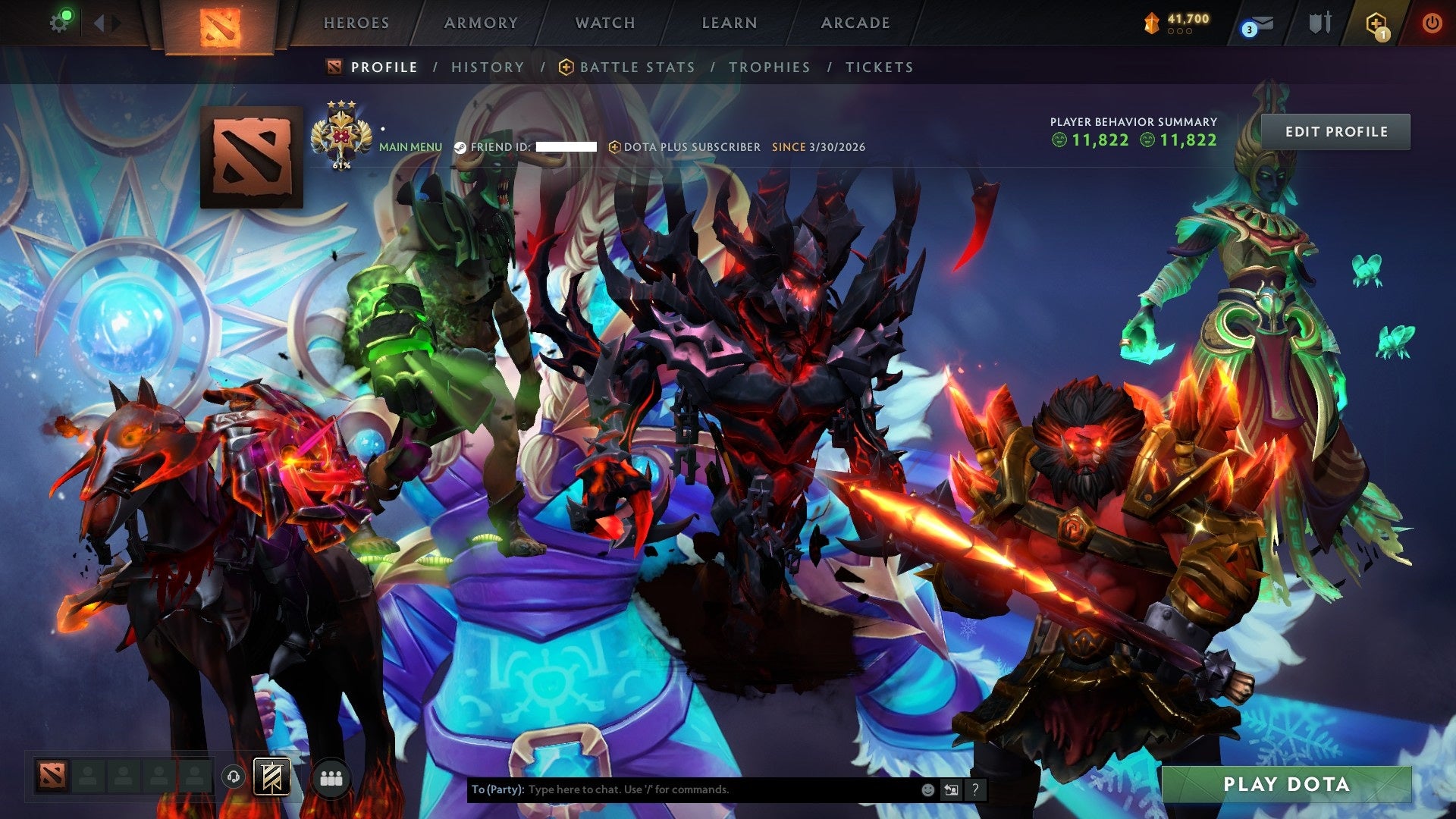1456x819 pixels.
Task: Expand the Immortal rank medal details
Action: (343, 133)
